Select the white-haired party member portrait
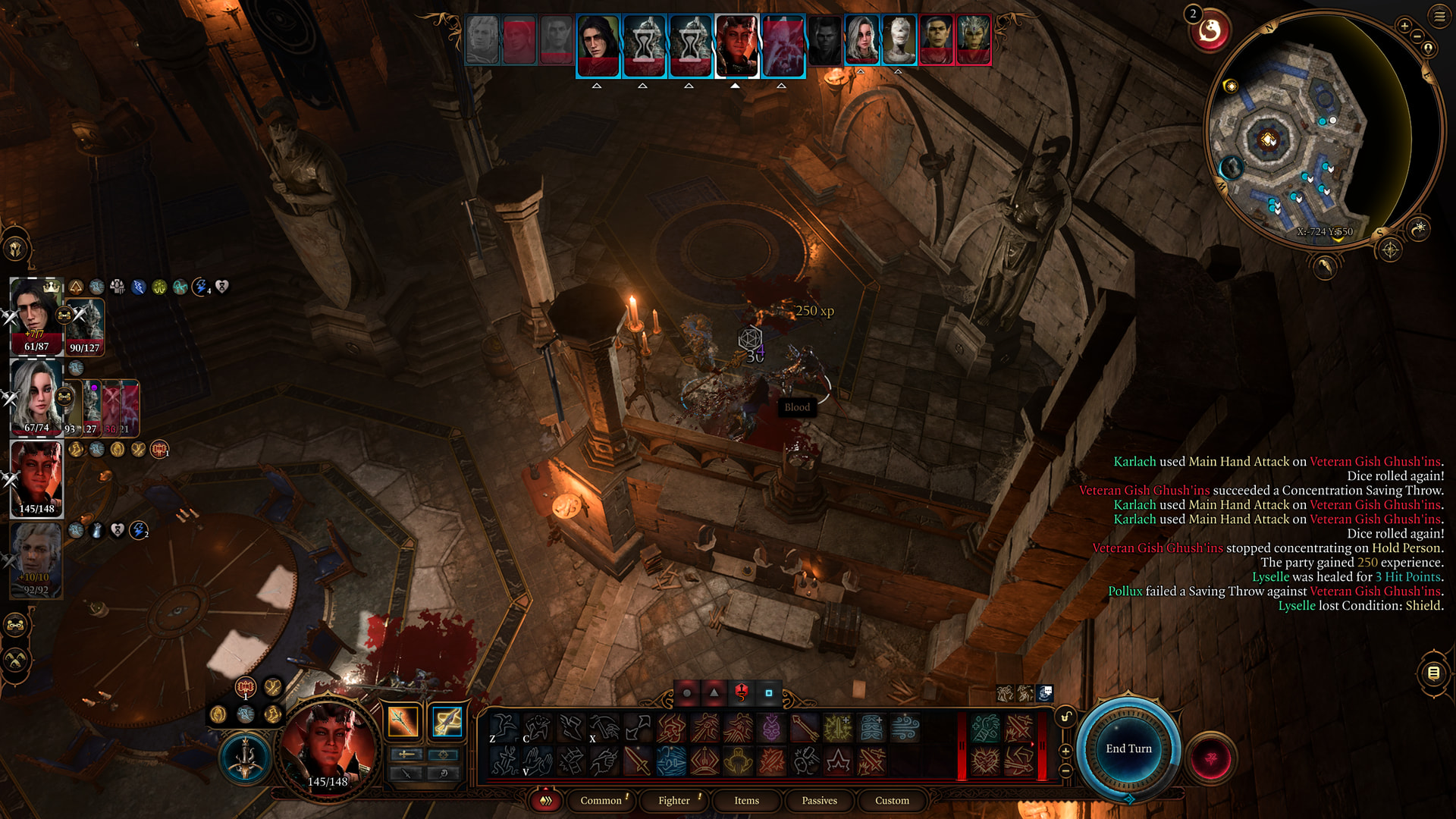Viewport: 1456px width, 819px height. click(x=36, y=396)
